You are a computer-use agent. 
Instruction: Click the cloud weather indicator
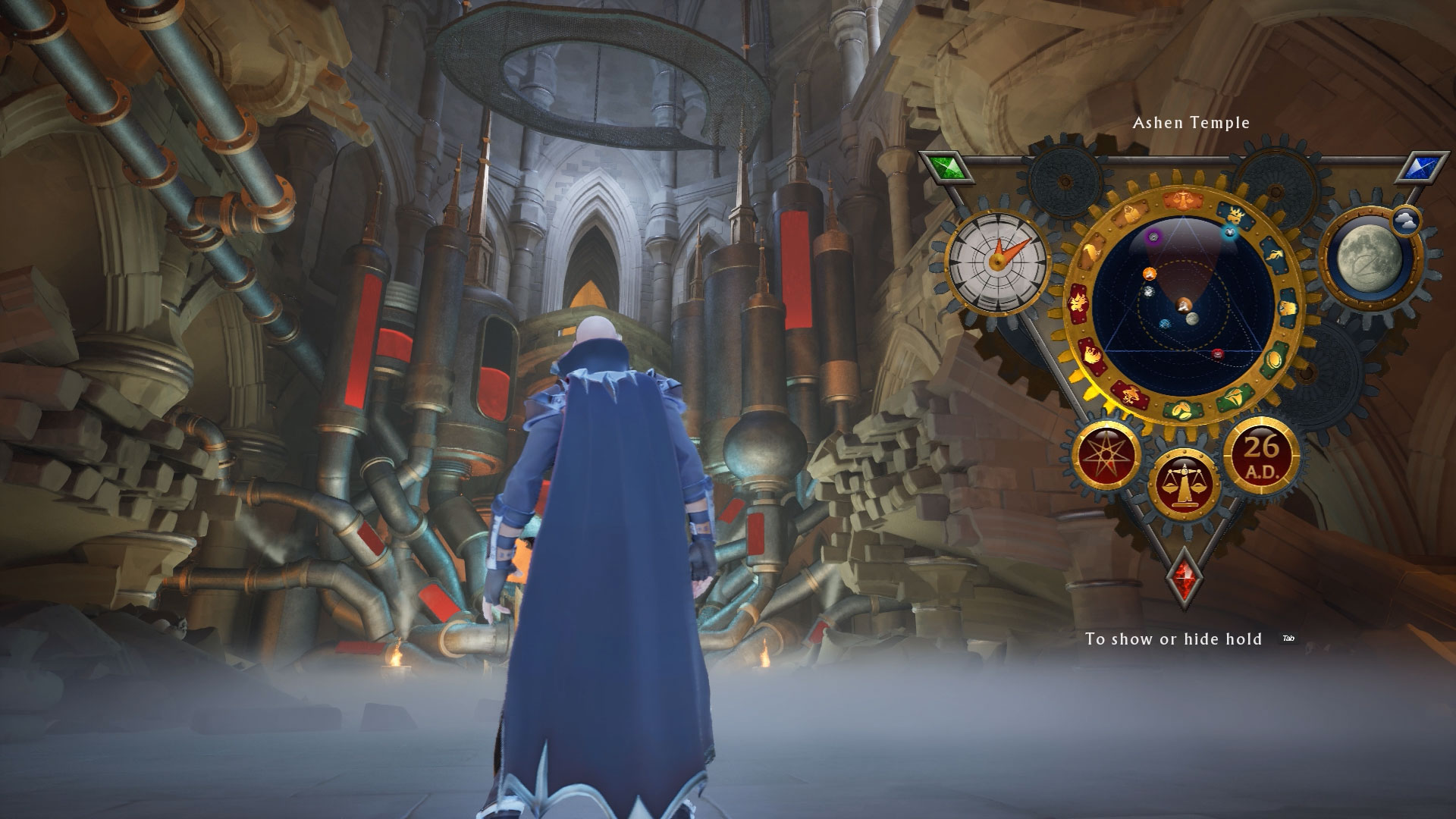1406,220
